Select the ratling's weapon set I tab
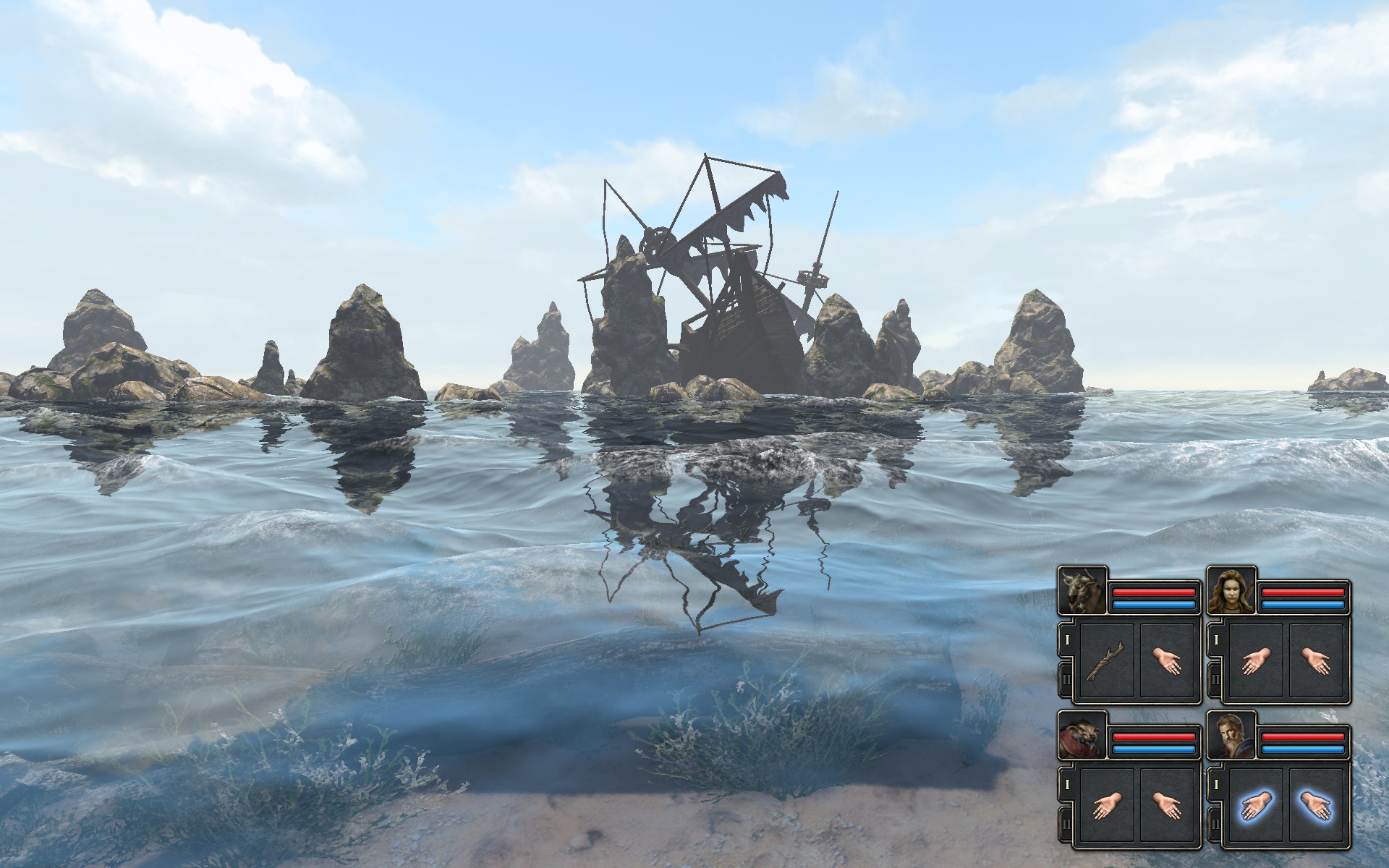The image size is (1389, 868). click(1066, 783)
